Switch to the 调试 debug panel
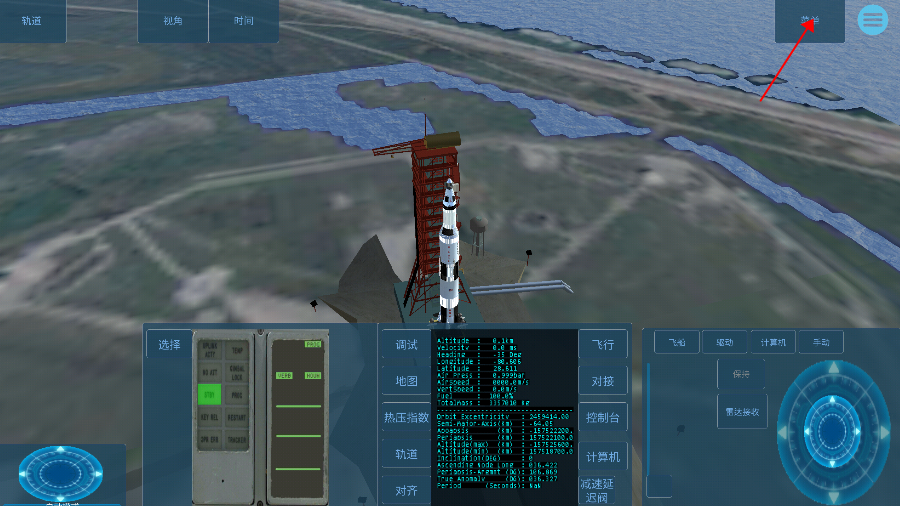Image resolution: width=900 pixels, height=506 pixels. pyautogui.click(x=406, y=345)
